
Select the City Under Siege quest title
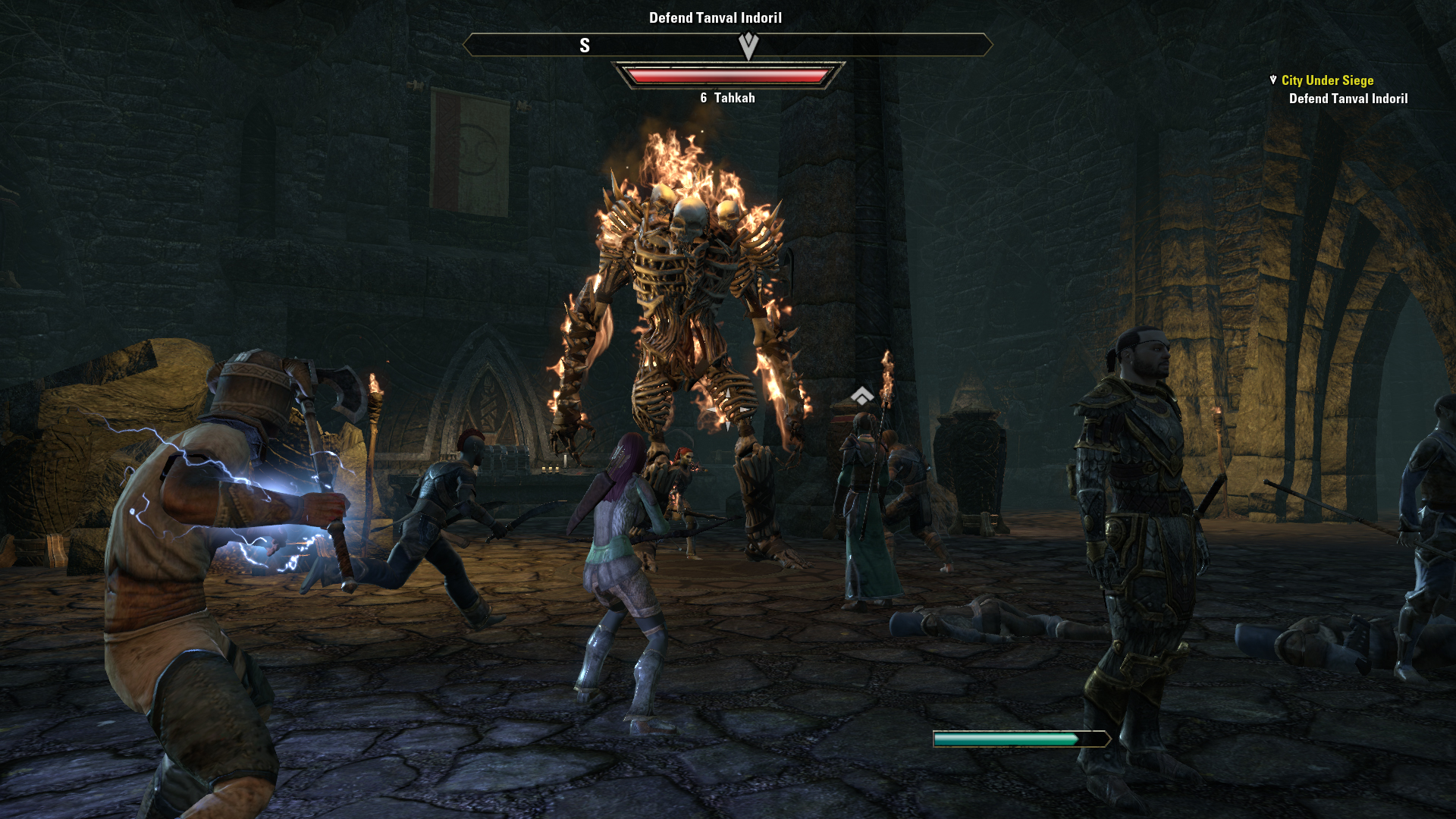[x=1327, y=80]
